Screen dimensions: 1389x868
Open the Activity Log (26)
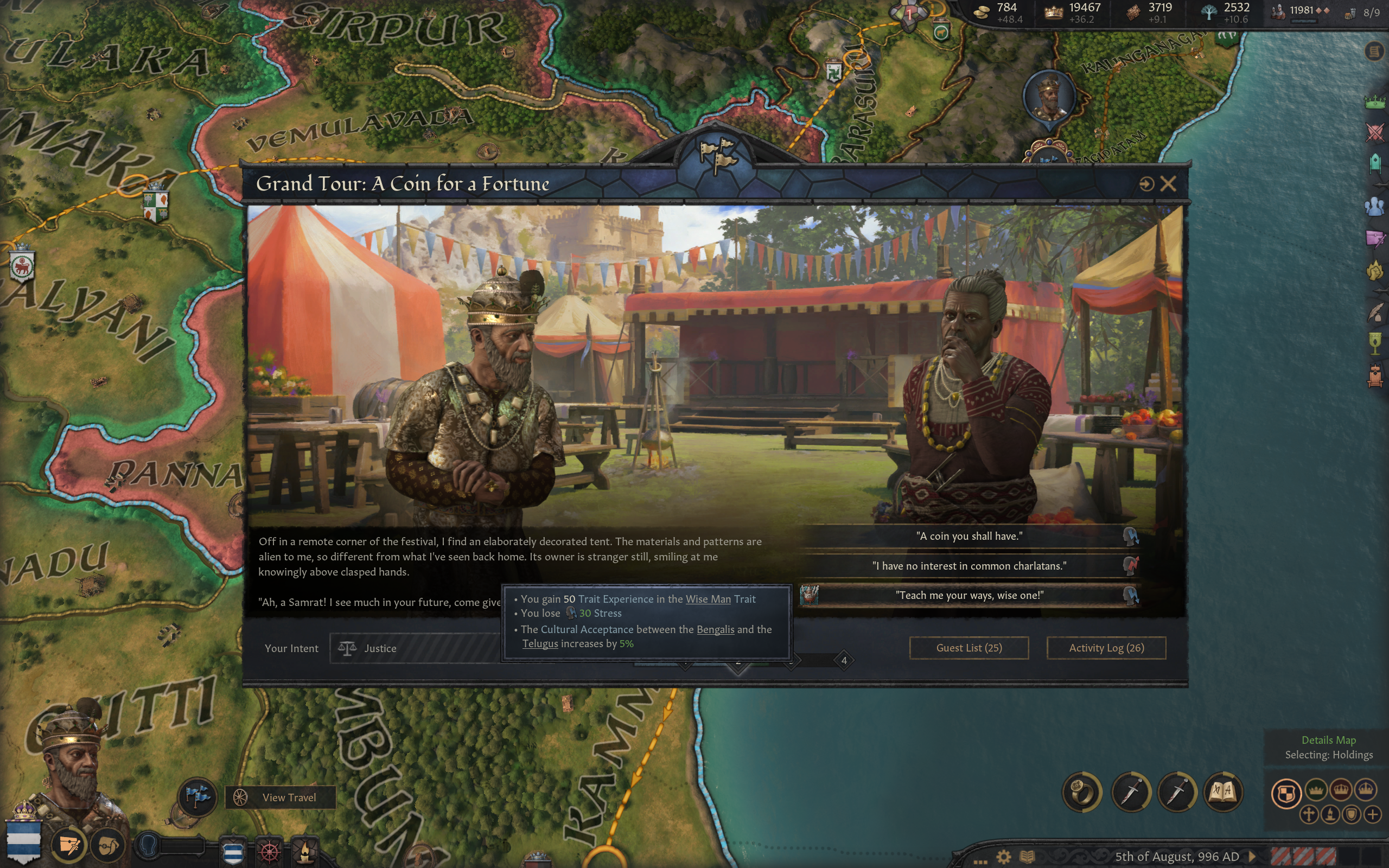tap(1106, 648)
